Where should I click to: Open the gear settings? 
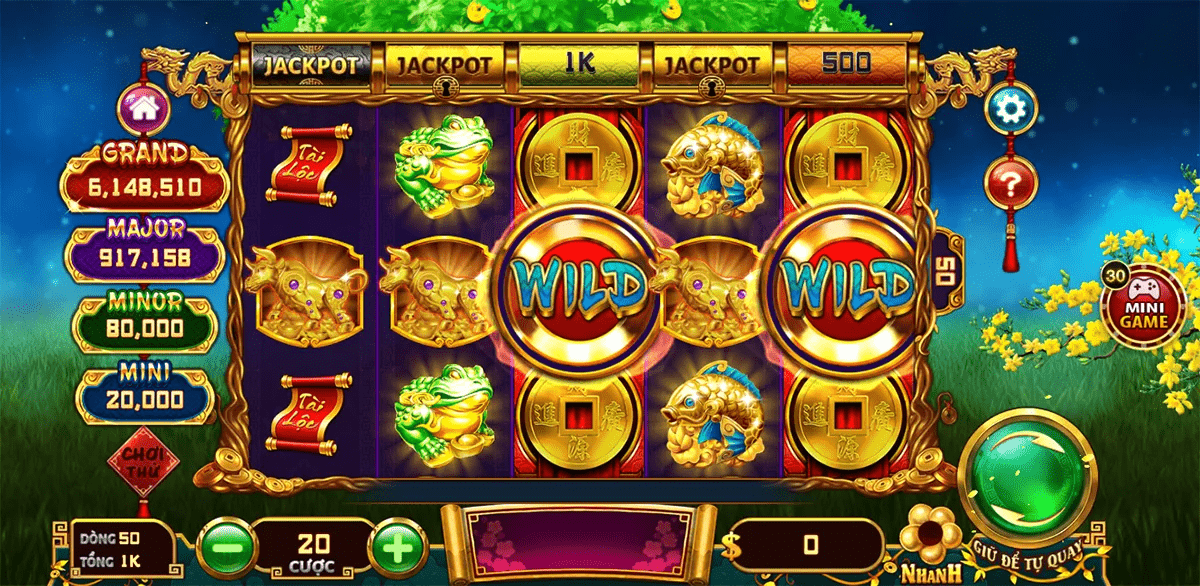click(x=1010, y=108)
